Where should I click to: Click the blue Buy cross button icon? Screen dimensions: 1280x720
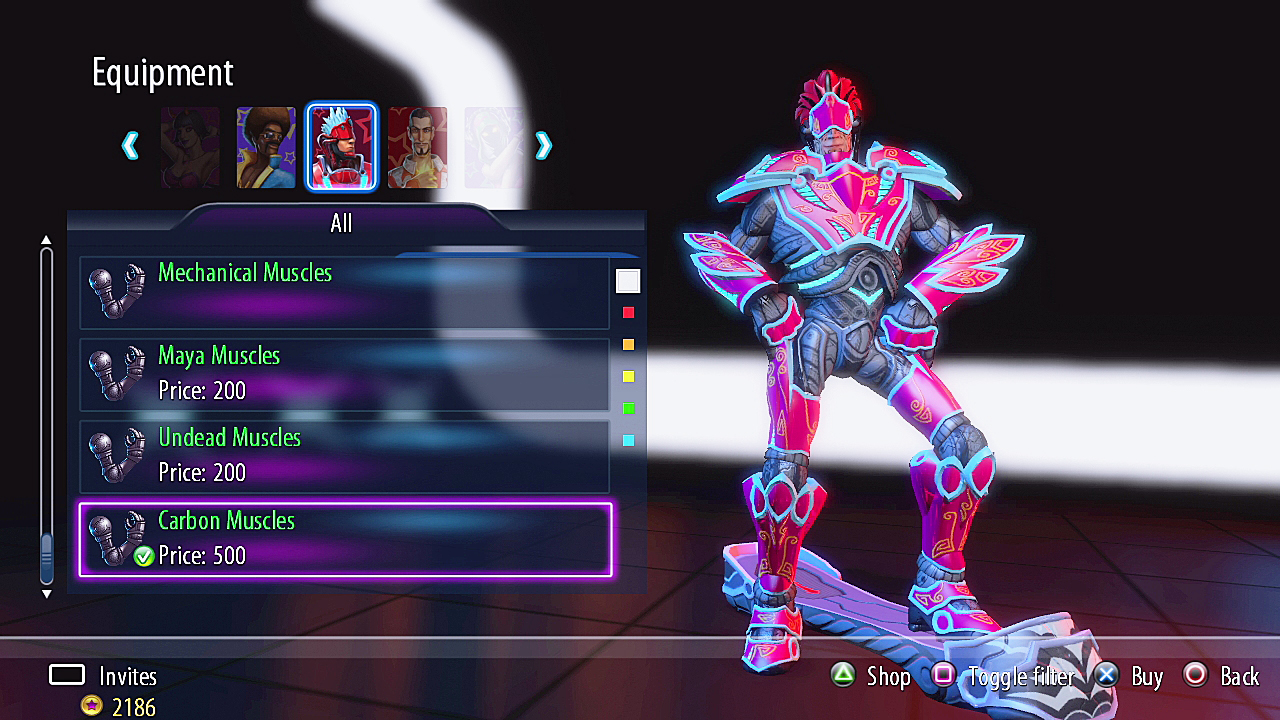[x=1106, y=676]
